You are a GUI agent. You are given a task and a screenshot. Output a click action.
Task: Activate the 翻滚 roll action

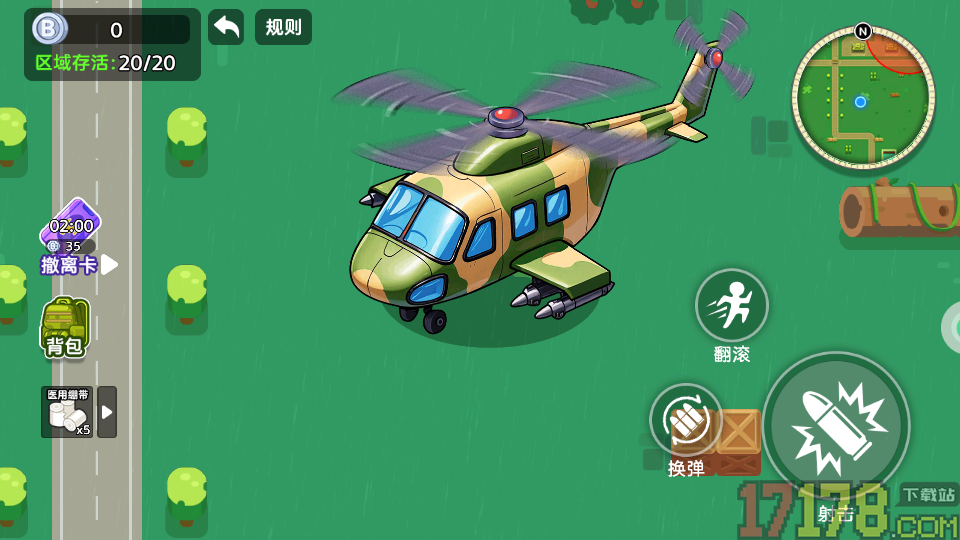point(732,305)
